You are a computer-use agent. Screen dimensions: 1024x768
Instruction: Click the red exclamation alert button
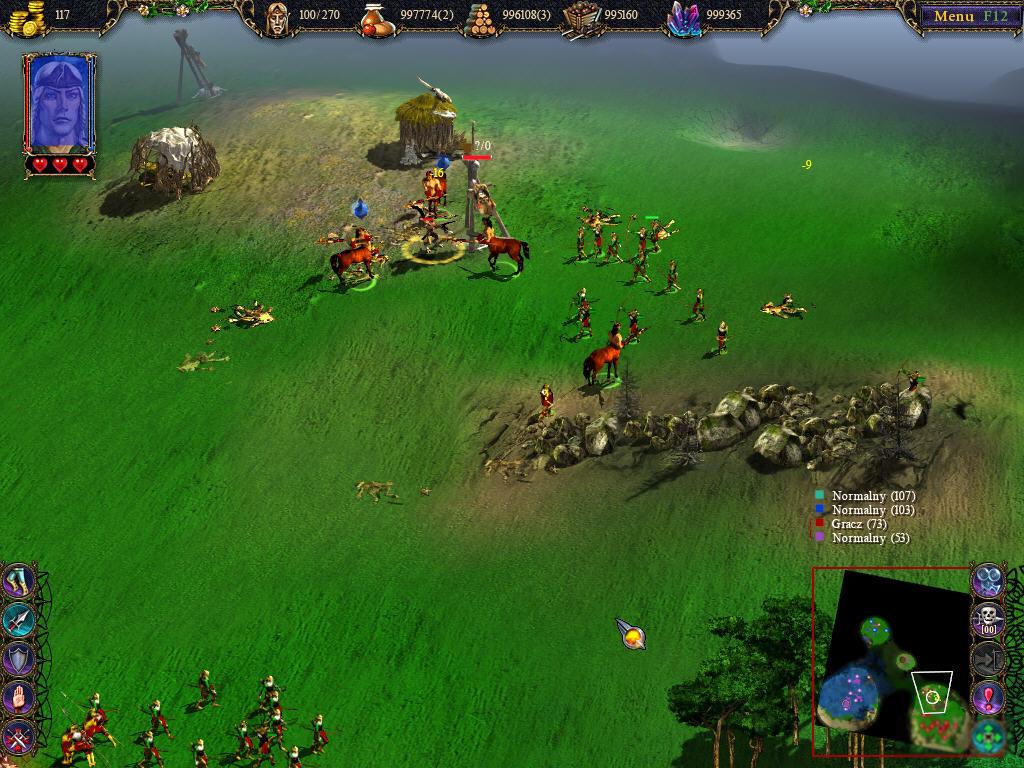(988, 697)
